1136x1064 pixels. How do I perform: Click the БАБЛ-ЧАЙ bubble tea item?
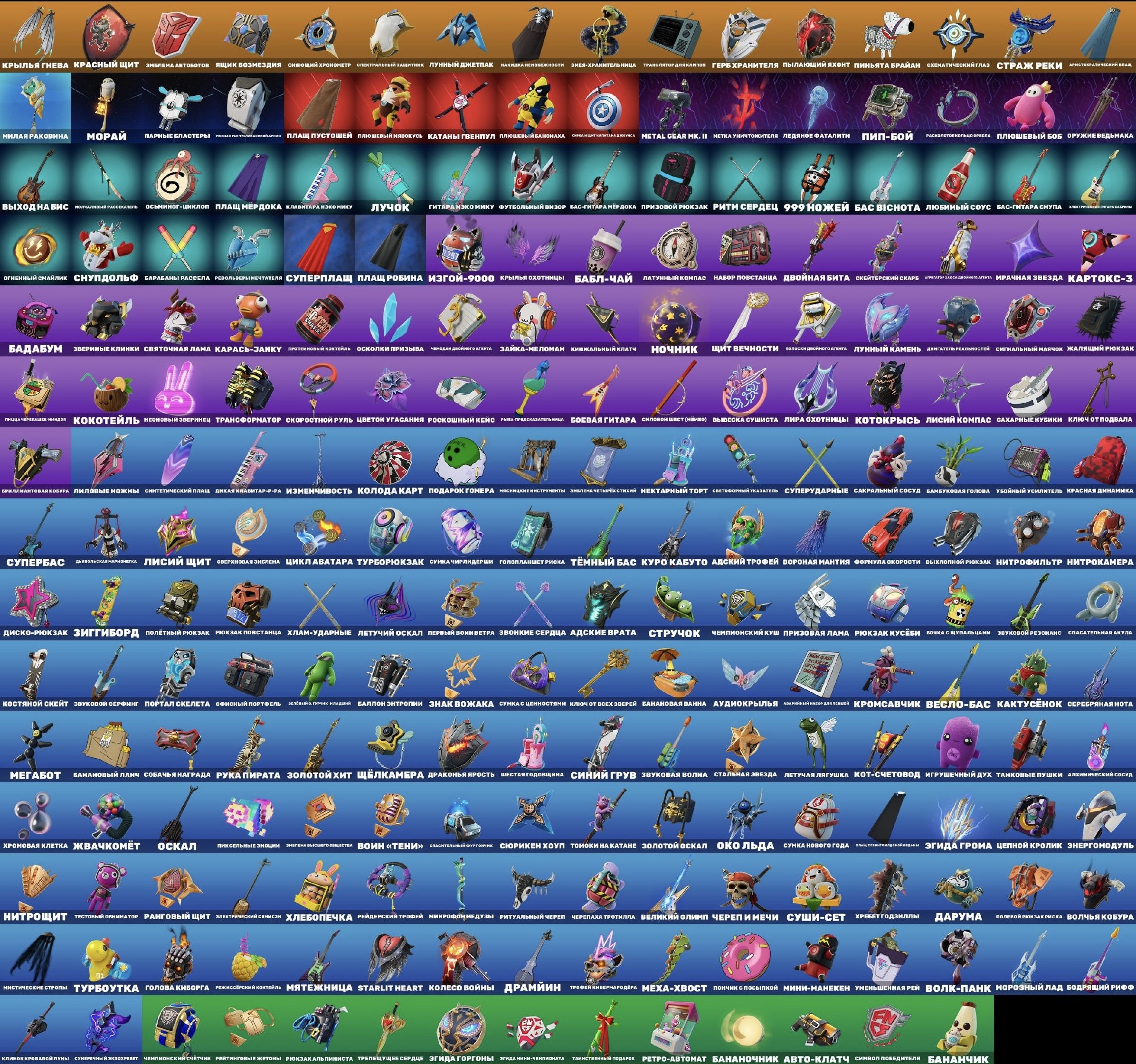pyautogui.click(x=606, y=251)
